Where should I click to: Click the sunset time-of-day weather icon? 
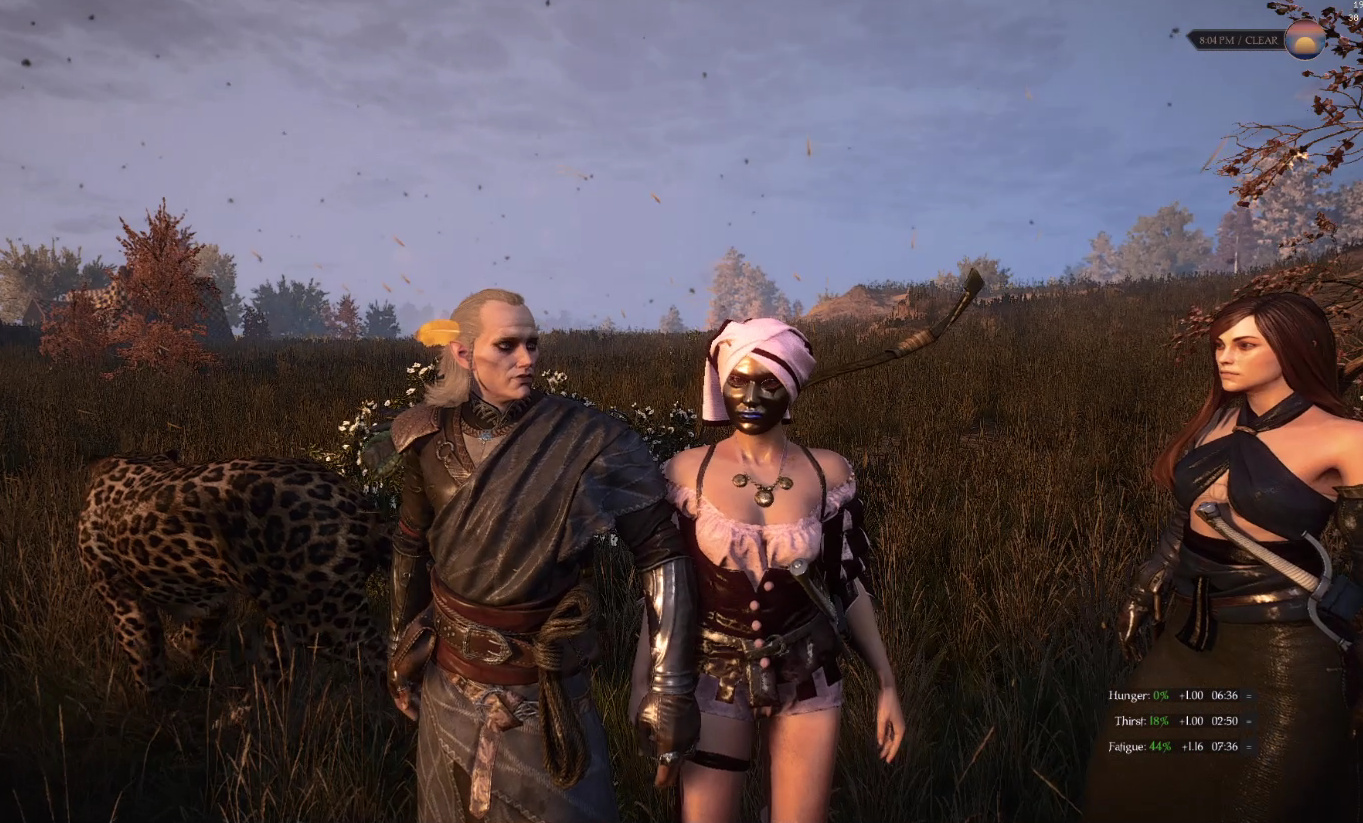(1304, 40)
